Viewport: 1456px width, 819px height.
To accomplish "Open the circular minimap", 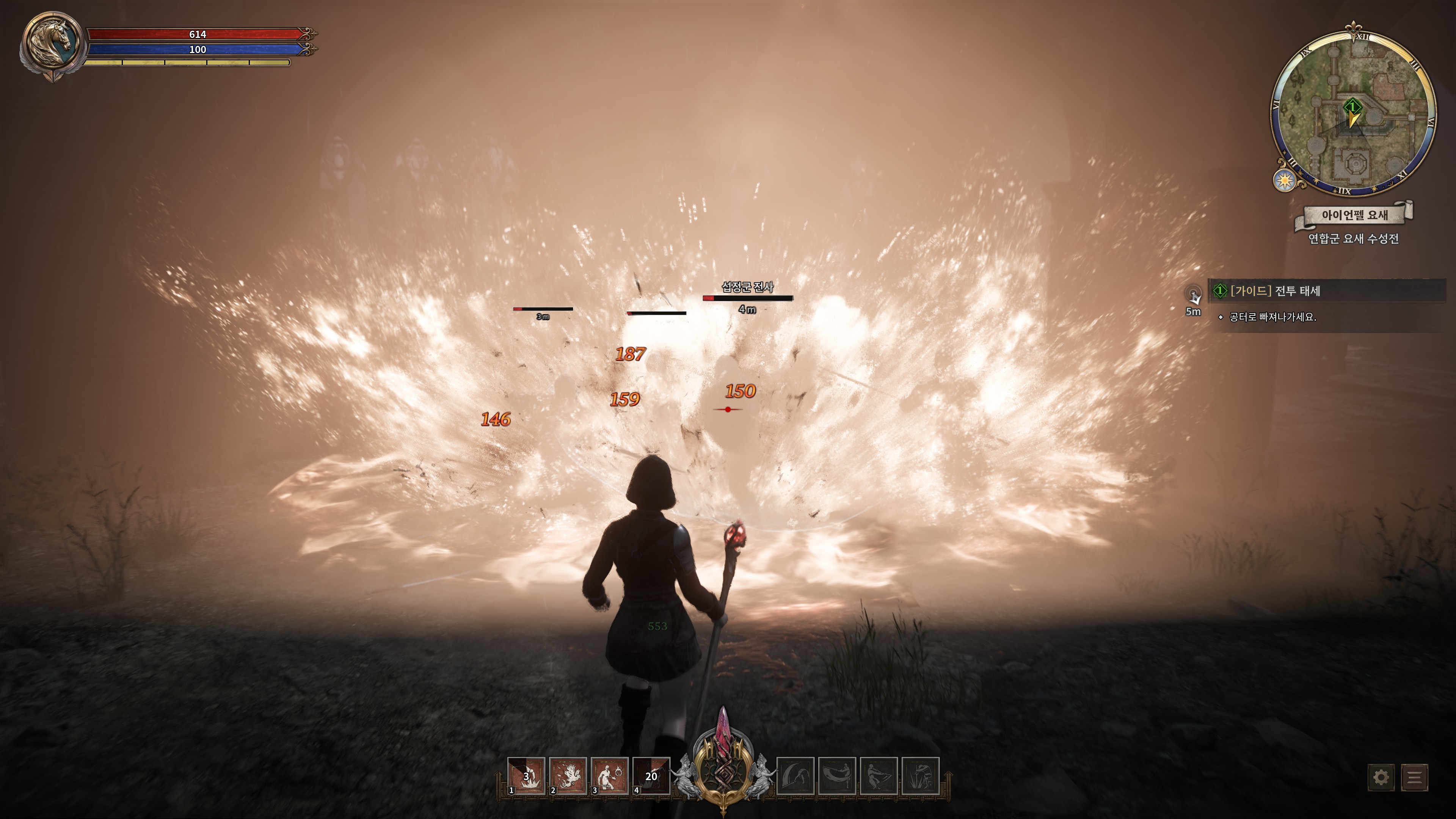I will pos(1353,113).
